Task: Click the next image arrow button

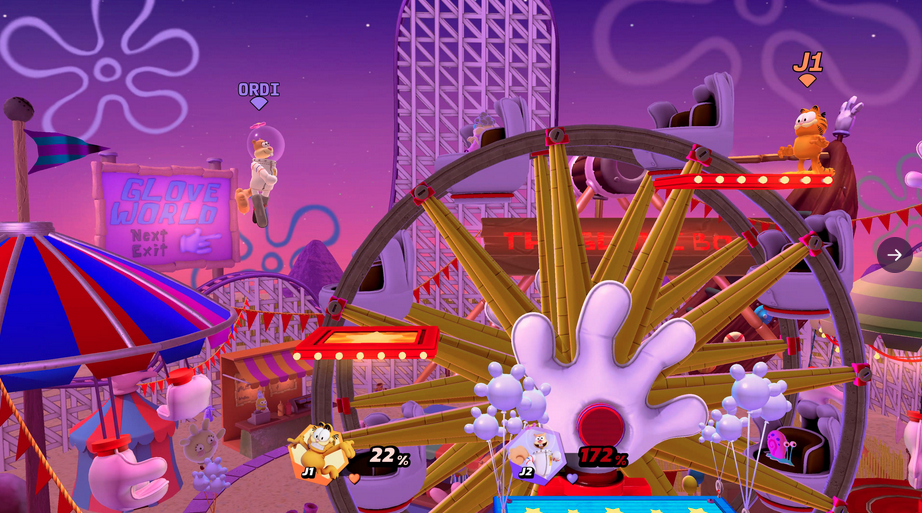Action: click(x=894, y=255)
